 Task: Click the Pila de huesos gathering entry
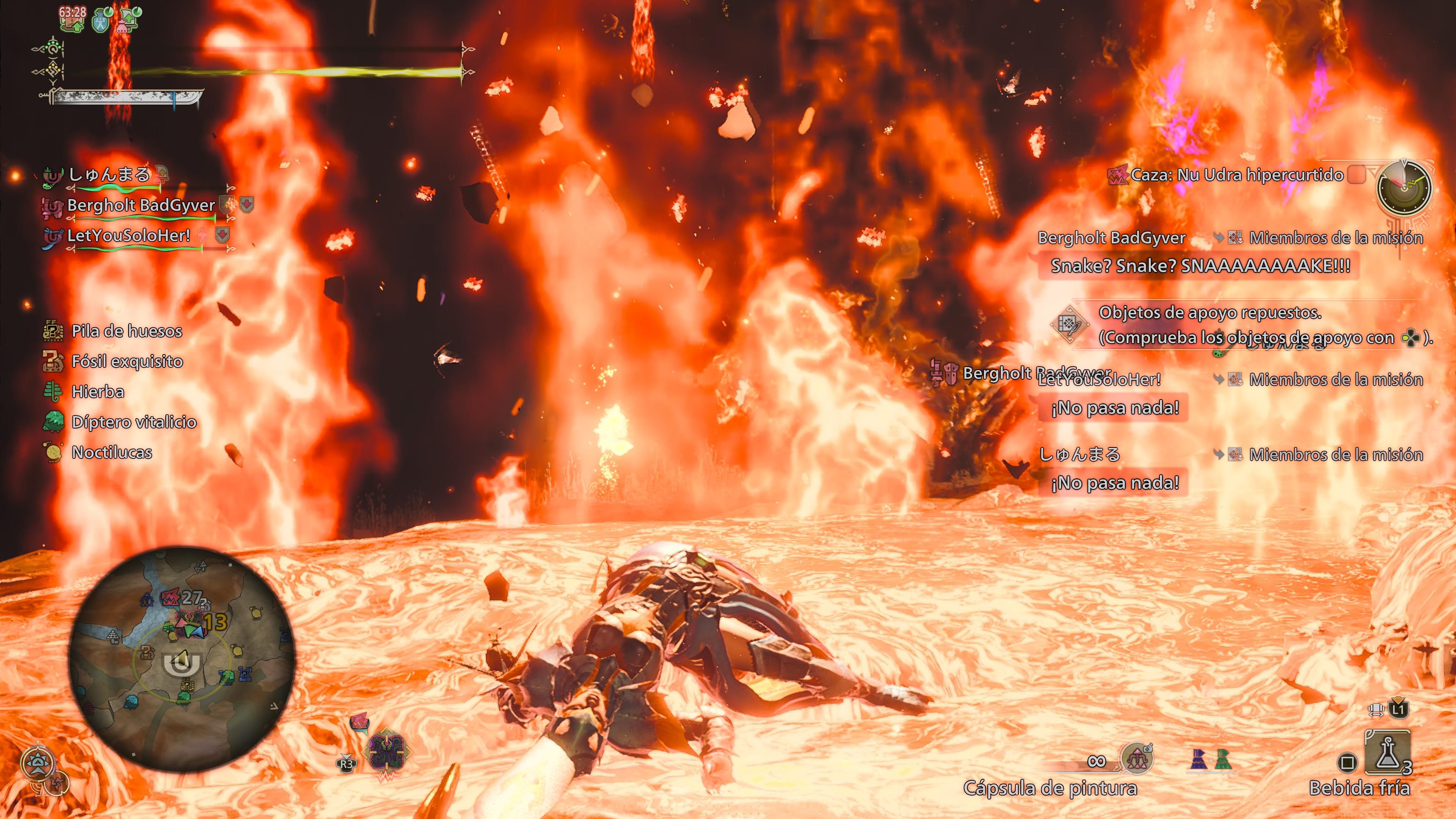pos(126,331)
